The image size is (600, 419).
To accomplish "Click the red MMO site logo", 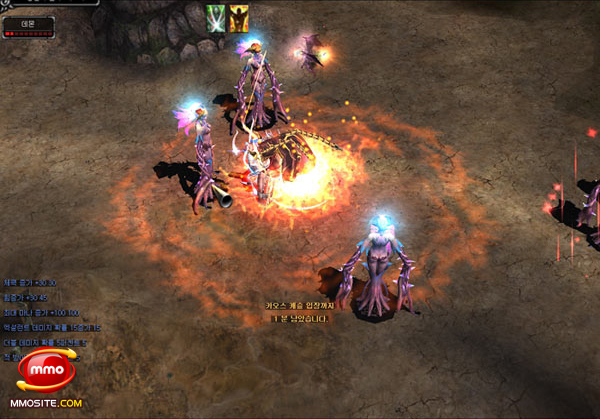I will (x=46, y=371).
